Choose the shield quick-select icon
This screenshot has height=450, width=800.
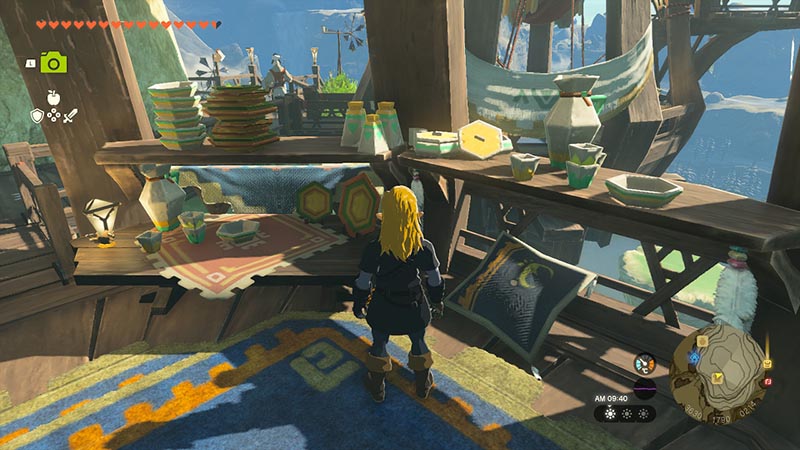(37, 116)
